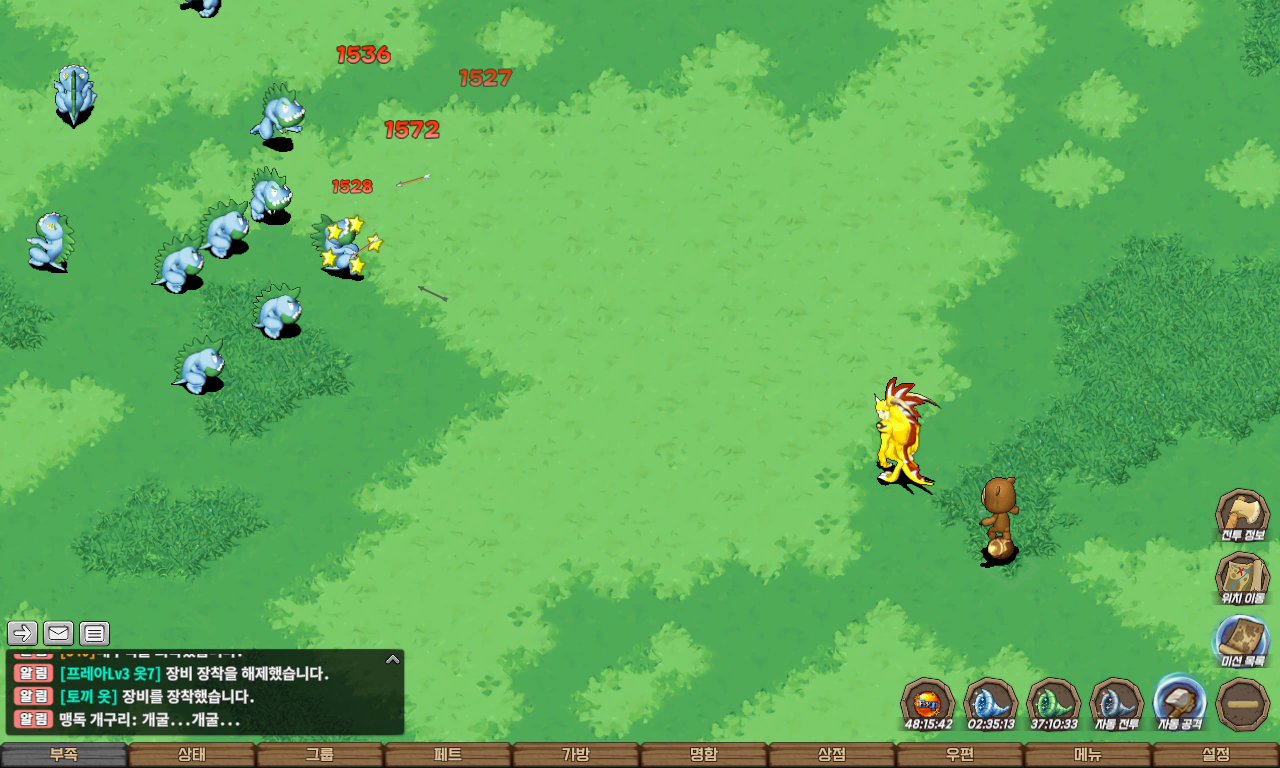
Task: Switch to the 상태 (status) tab
Action: point(192,755)
